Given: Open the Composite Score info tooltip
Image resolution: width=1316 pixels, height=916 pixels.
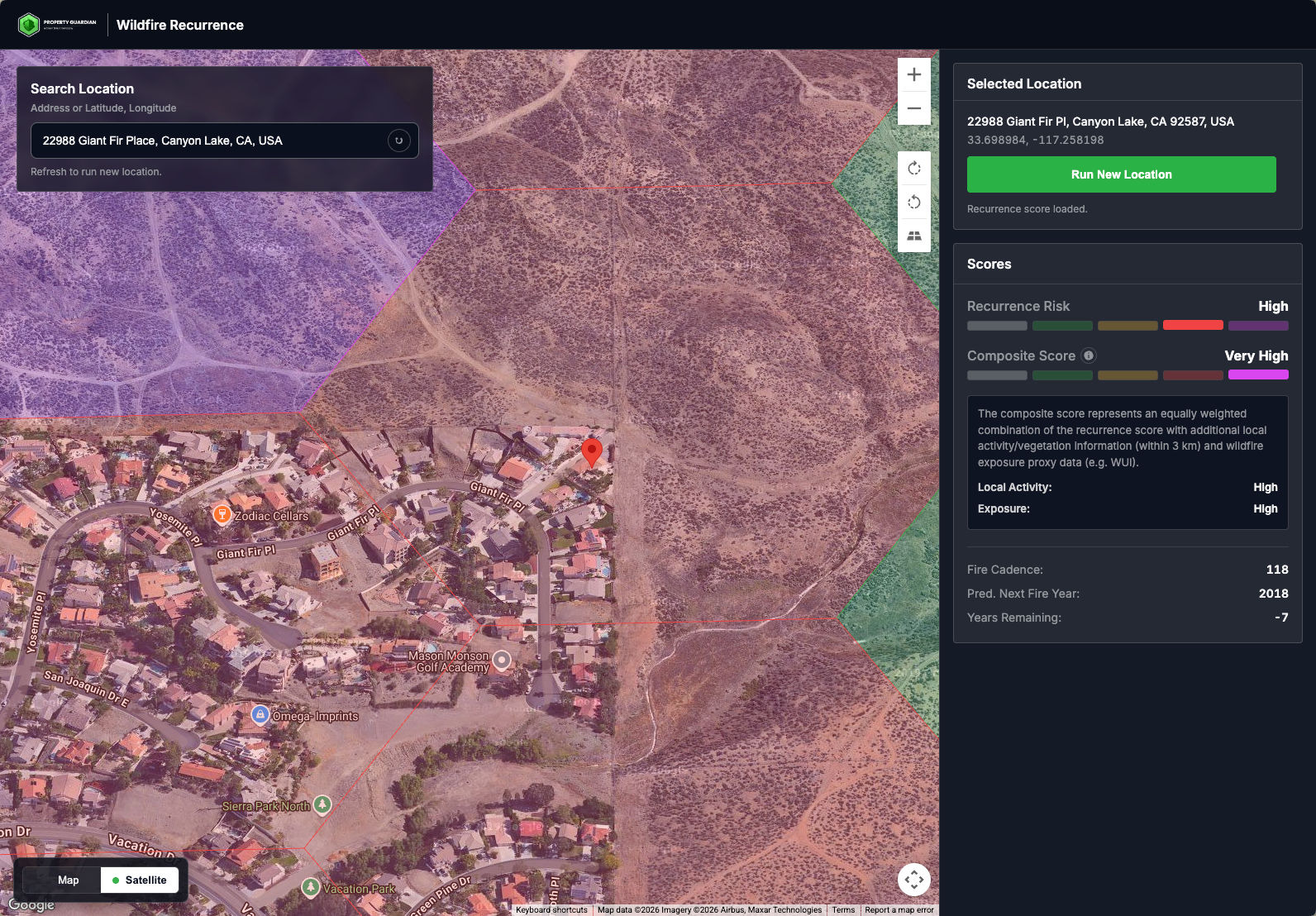Looking at the screenshot, I should (1089, 355).
